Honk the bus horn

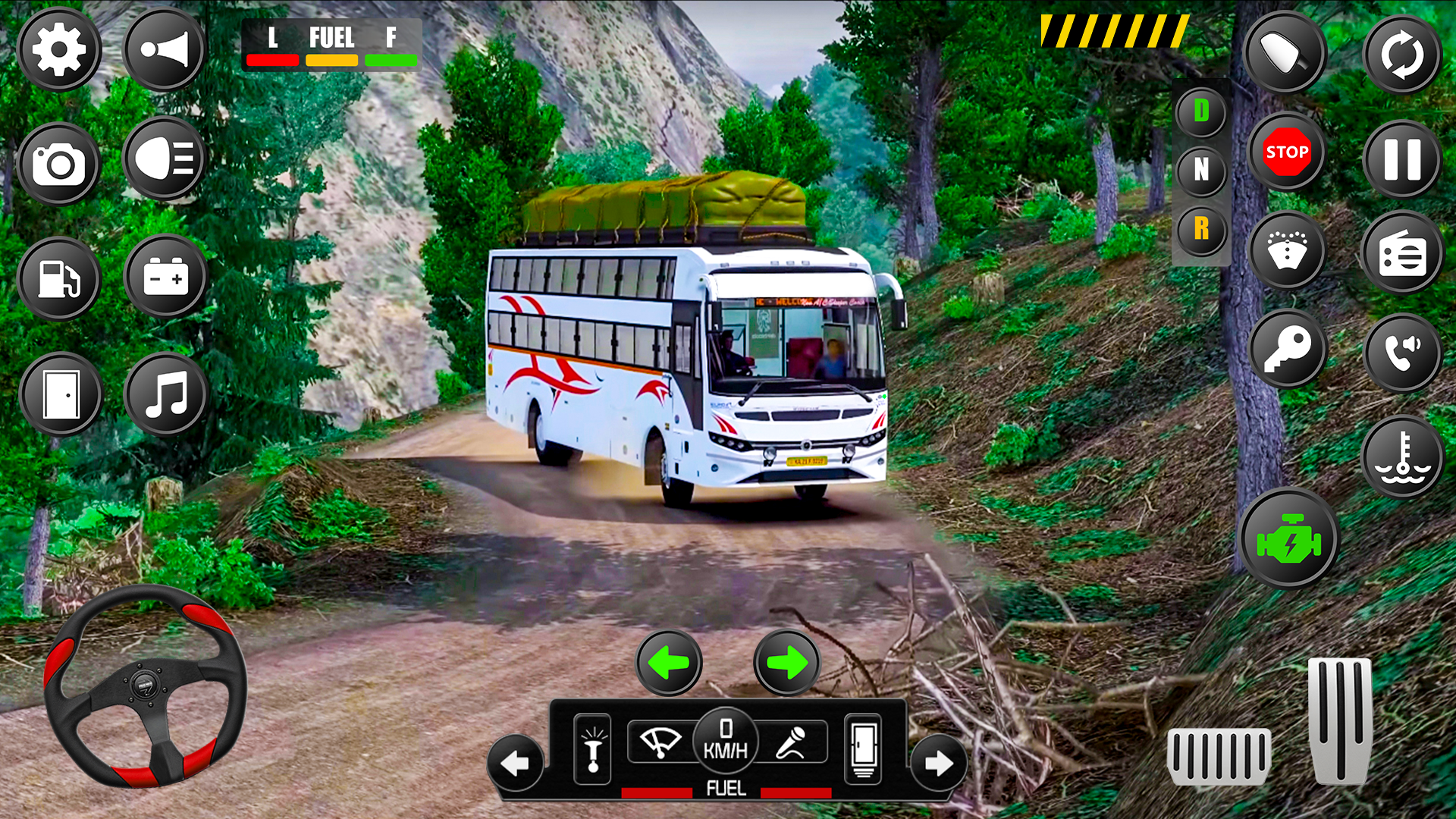click(x=164, y=48)
